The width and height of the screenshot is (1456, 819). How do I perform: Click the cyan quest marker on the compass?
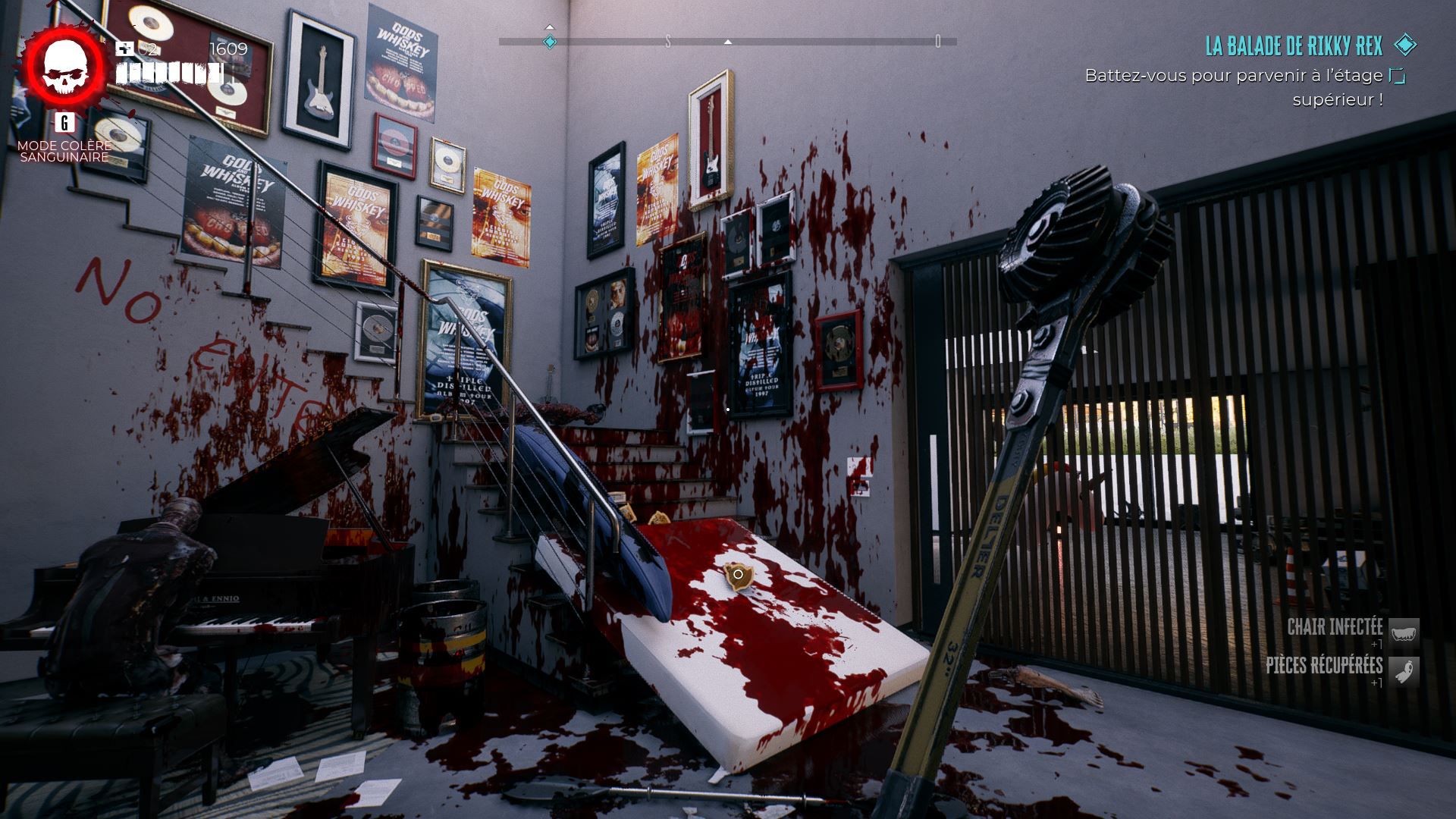pyautogui.click(x=550, y=42)
